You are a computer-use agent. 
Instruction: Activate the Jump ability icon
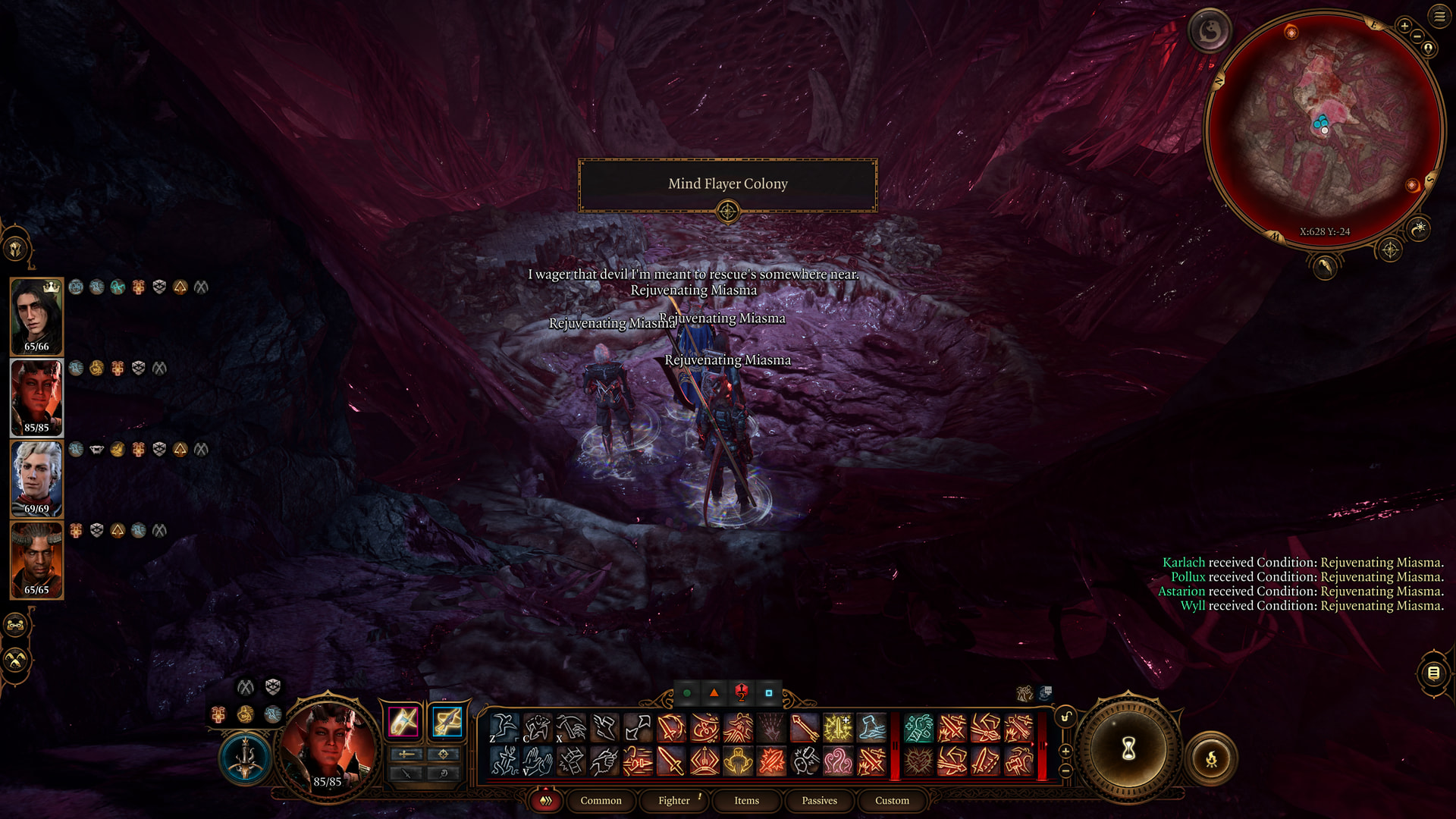point(504,728)
